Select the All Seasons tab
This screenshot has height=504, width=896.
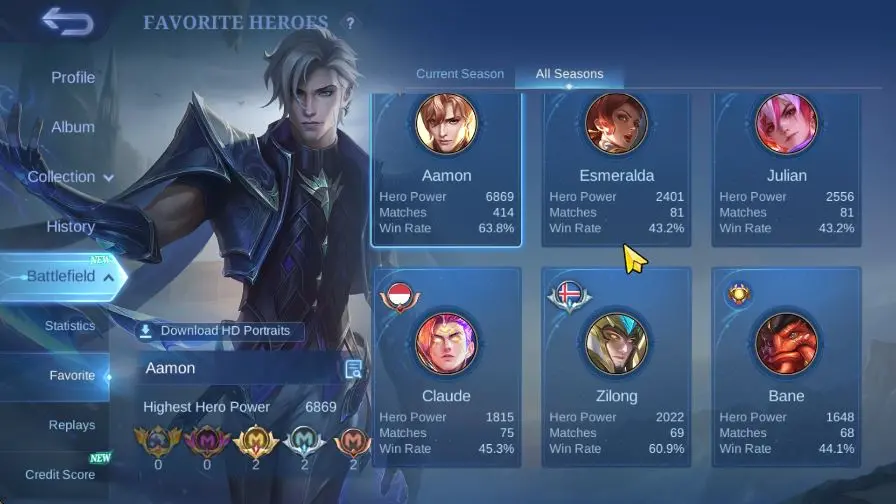point(569,74)
